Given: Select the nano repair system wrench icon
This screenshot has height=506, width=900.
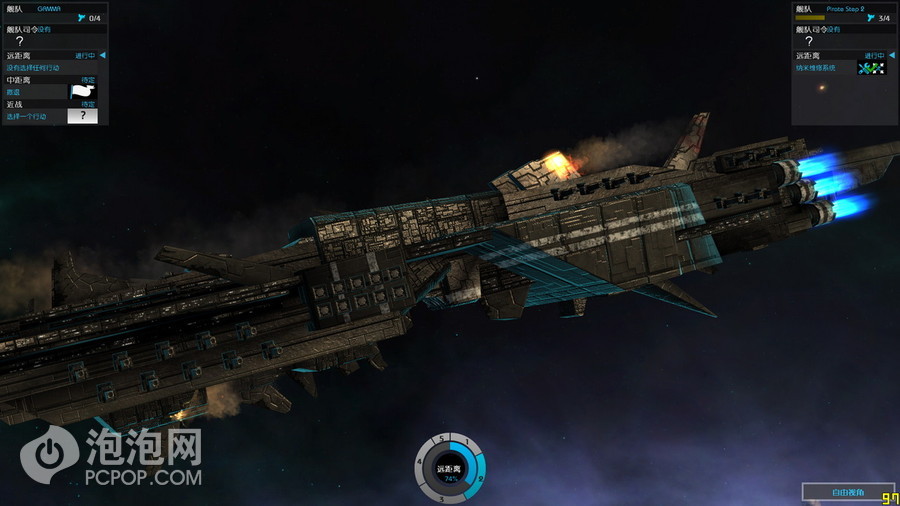Looking at the screenshot, I should pos(871,68).
